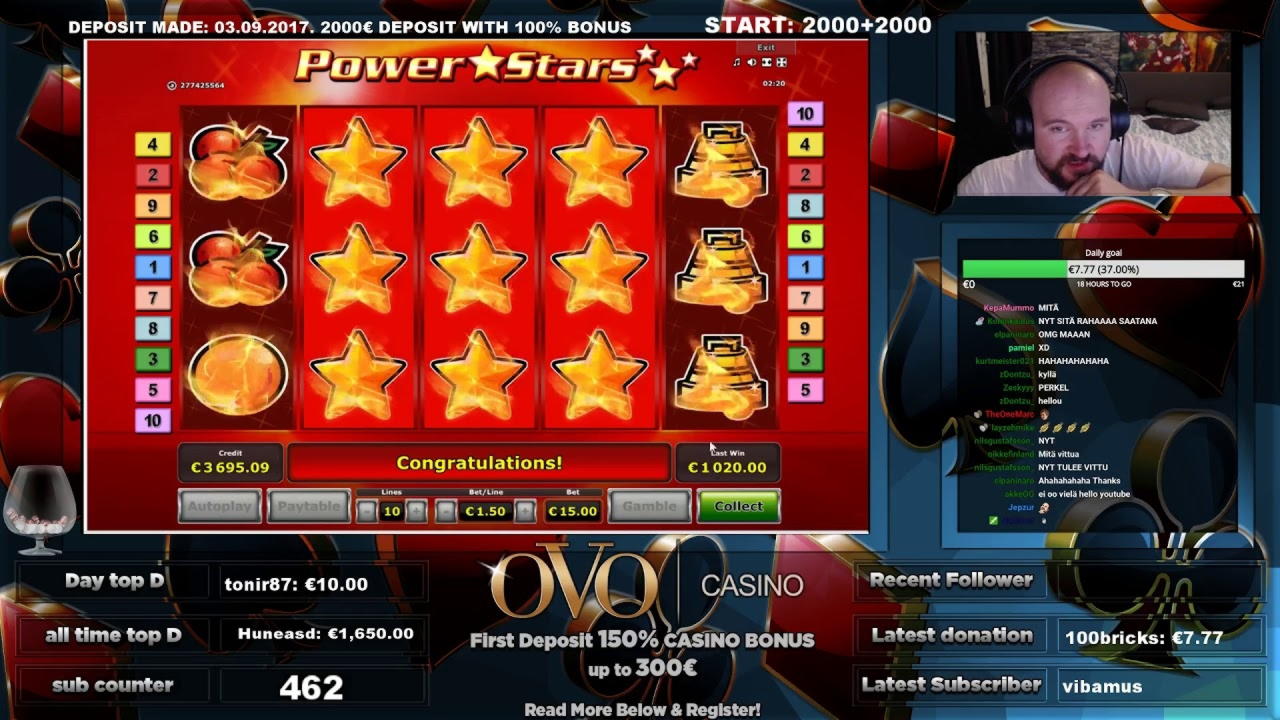Switch to fullscreen with the four-arrows icon
Screen dimensions: 1280x720
pyautogui.click(x=781, y=62)
